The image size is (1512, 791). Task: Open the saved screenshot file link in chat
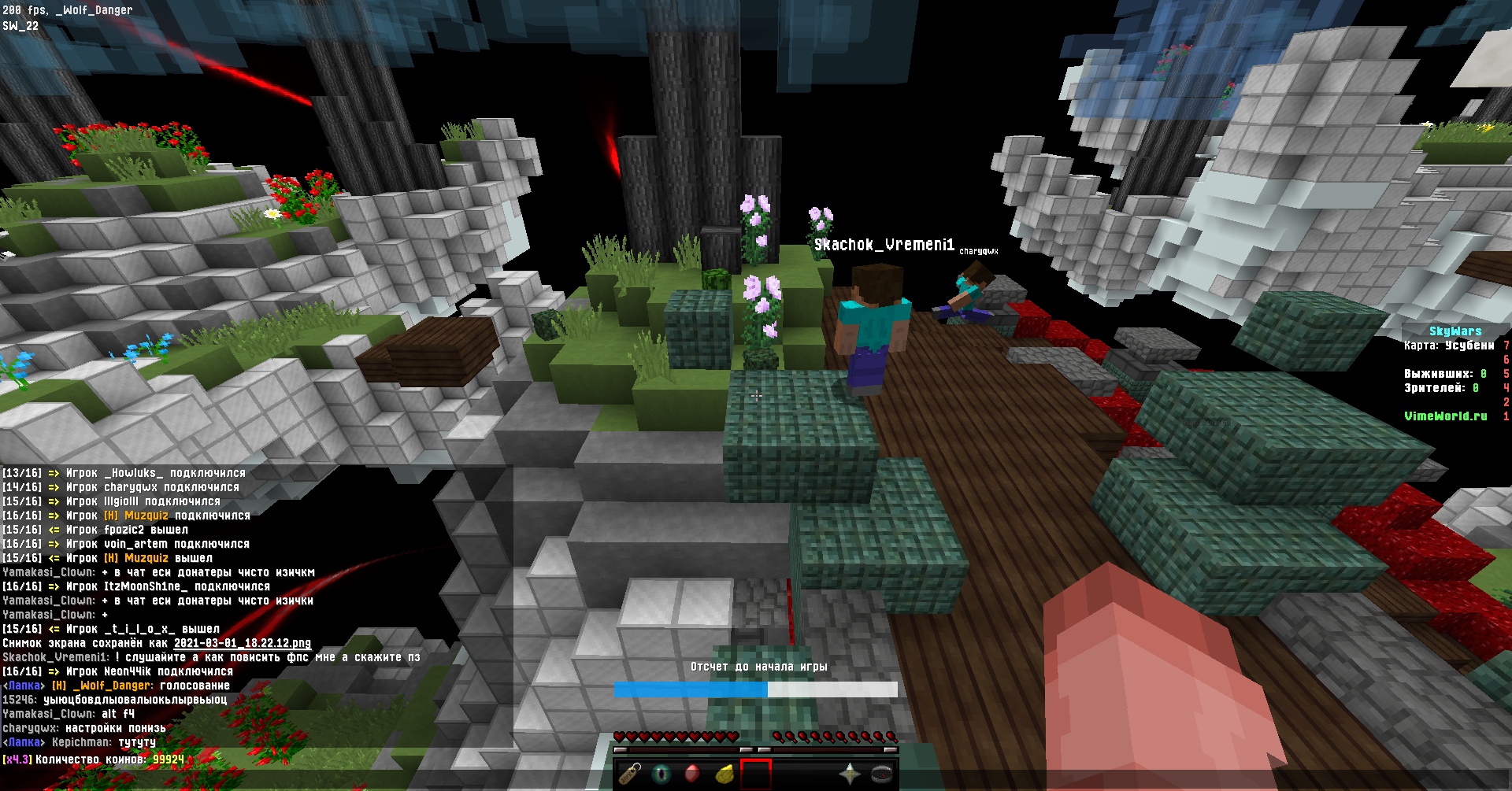click(x=243, y=643)
